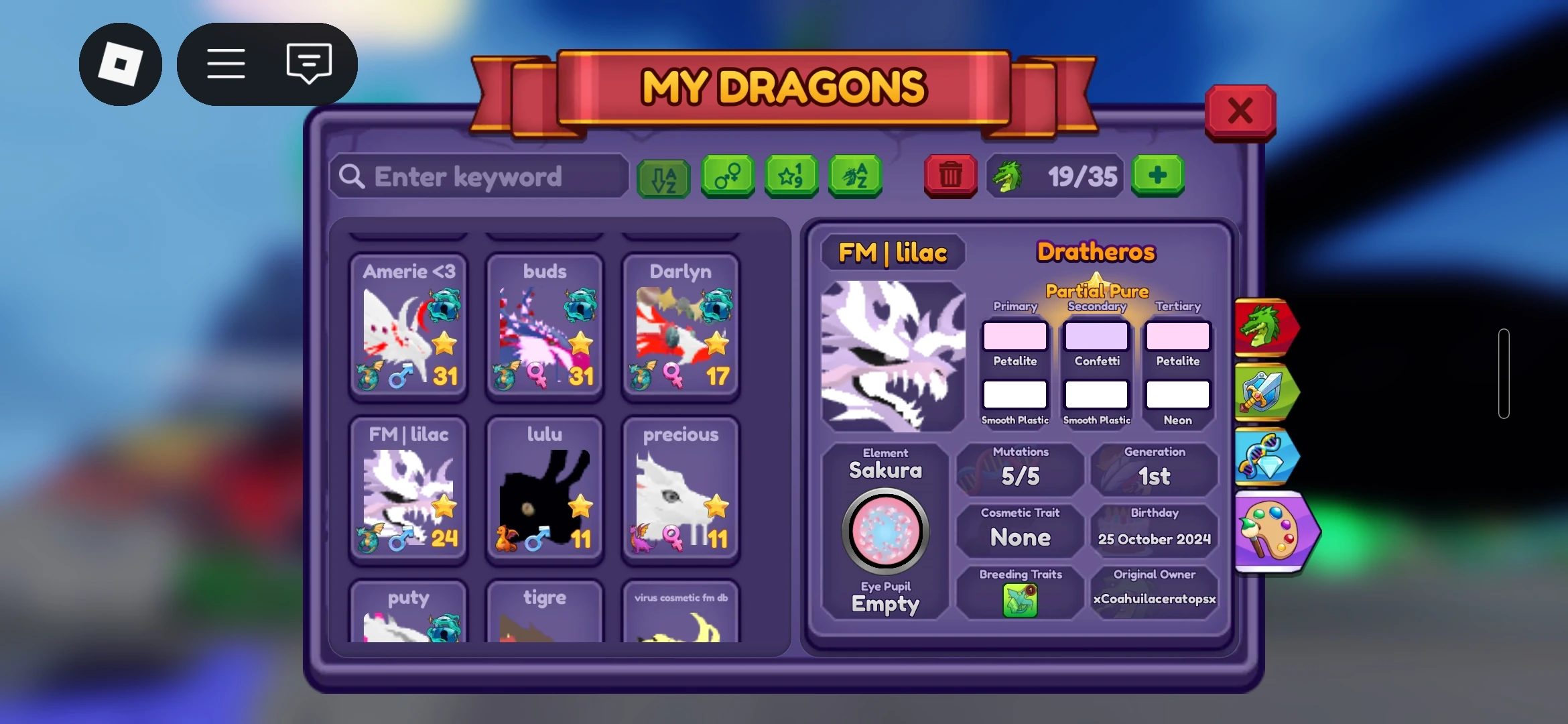Click the Roblox logo
The image size is (1568, 724).
pyautogui.click(x=121, y=63)
